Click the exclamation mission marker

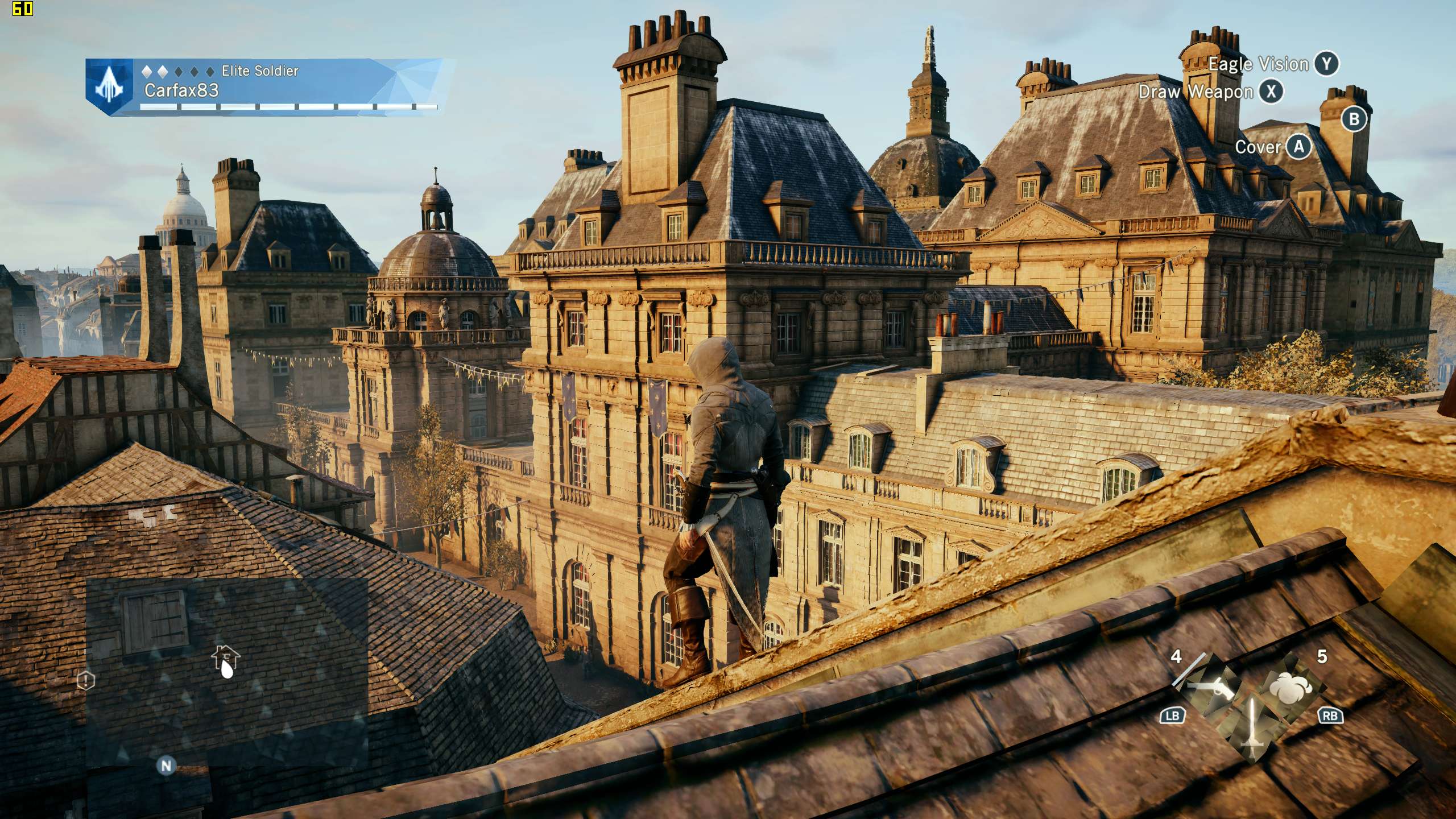pos(86,680)
